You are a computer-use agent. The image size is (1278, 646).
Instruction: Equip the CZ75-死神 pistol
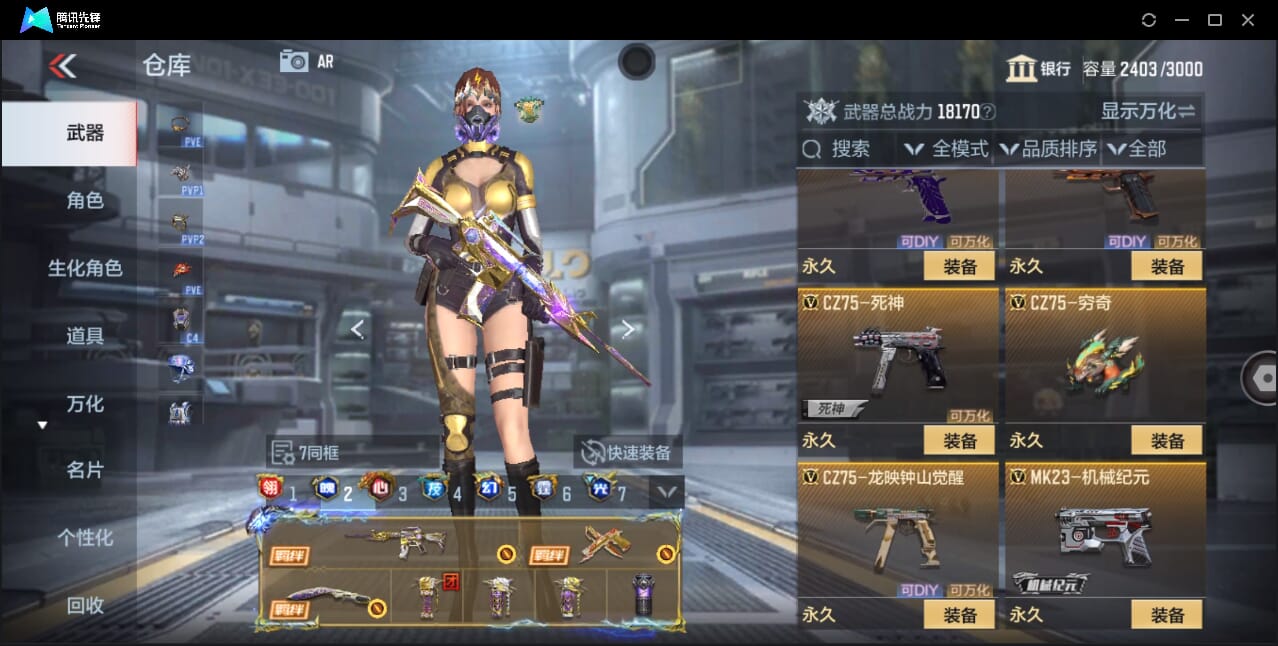[958, 440]
